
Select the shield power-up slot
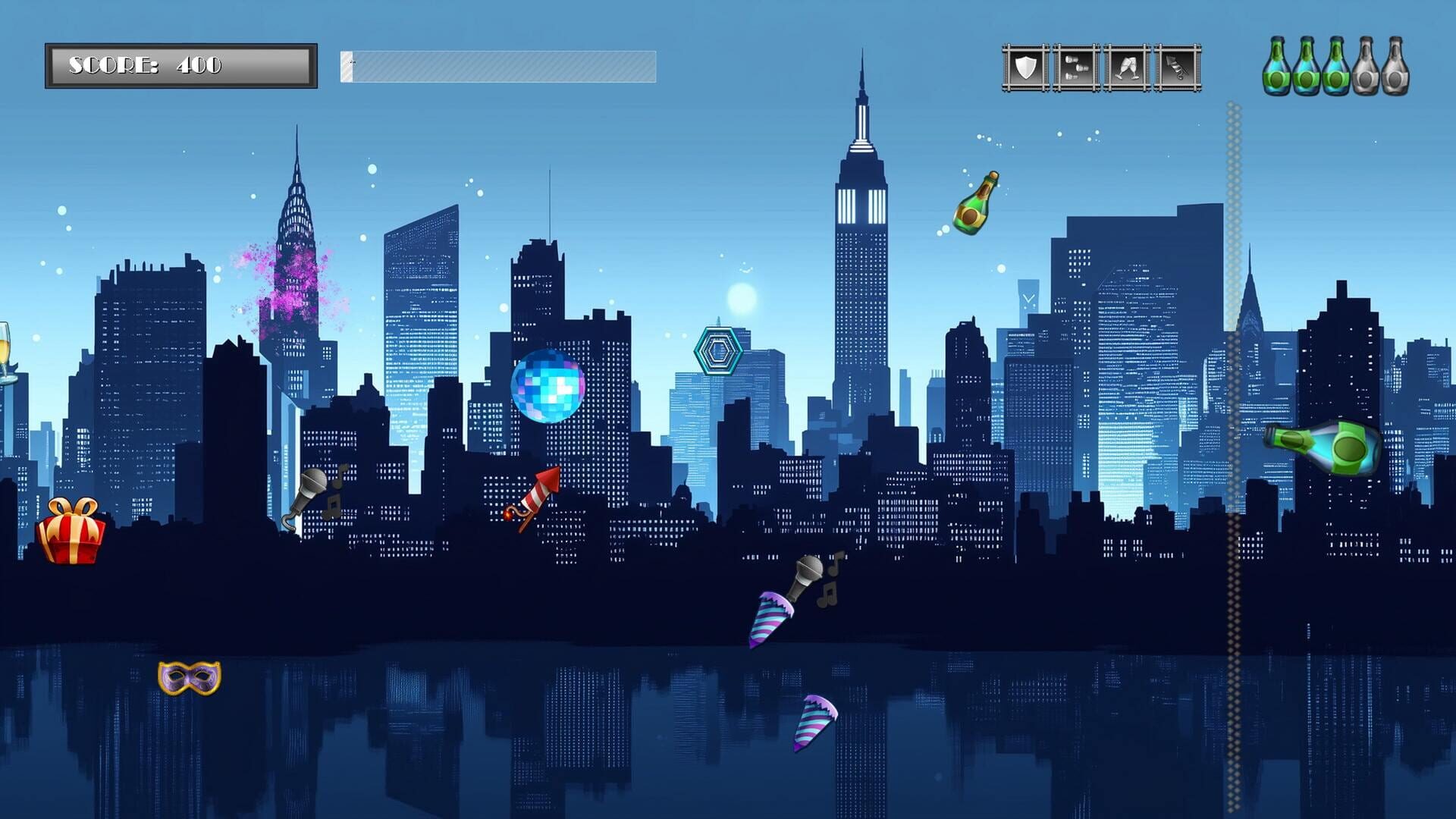click(1025, 67)
